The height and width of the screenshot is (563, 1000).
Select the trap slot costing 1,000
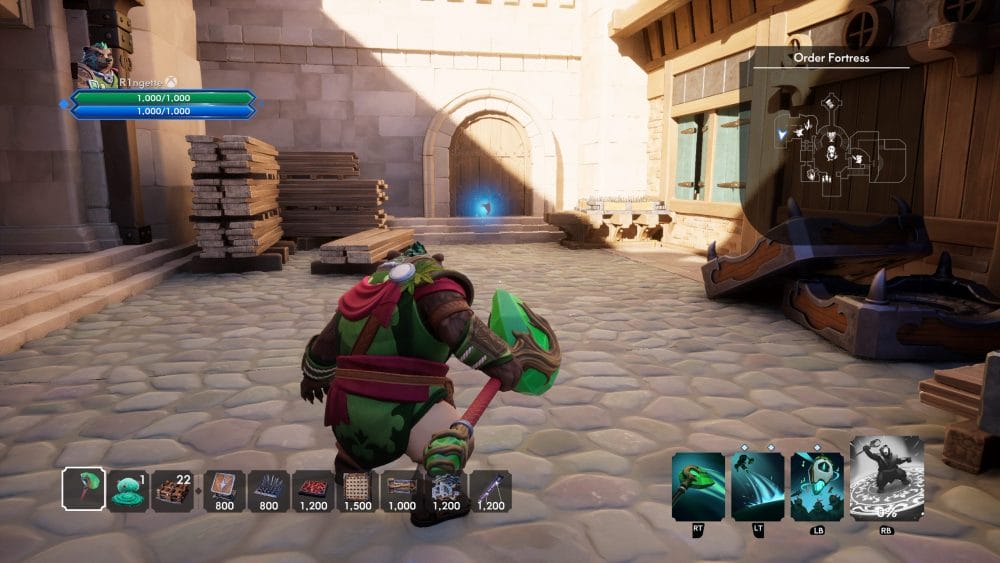402,490
